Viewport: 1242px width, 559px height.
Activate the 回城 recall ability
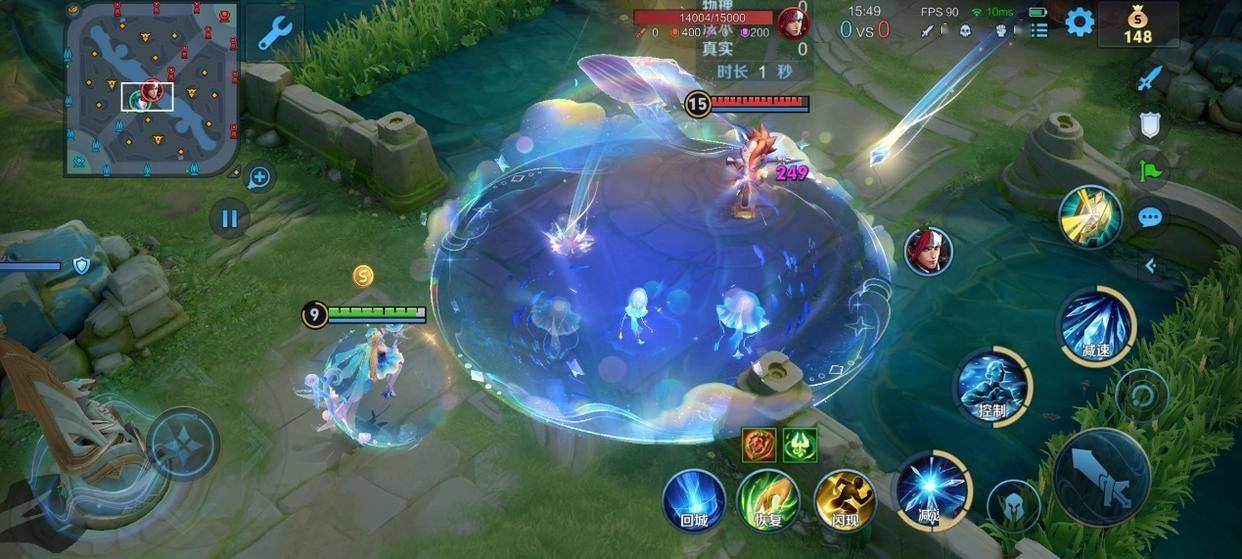click(693, 499)
